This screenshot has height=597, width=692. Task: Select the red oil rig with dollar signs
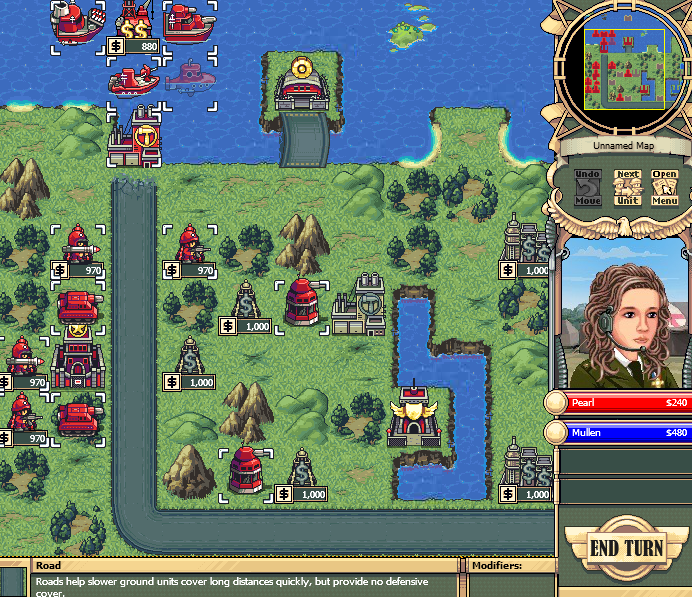pos(135,24)
